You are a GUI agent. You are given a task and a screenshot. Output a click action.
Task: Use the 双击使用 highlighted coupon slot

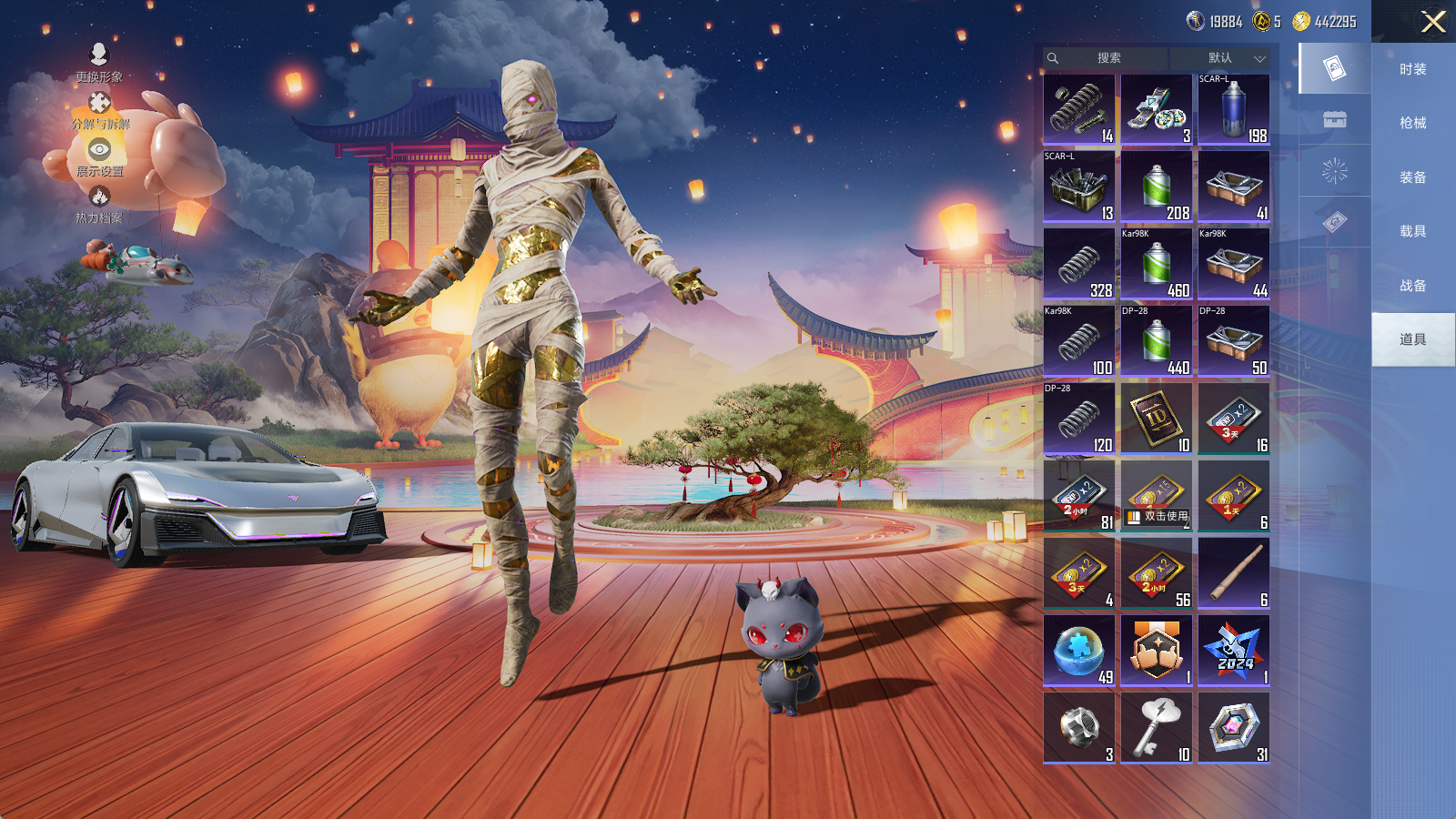1156,496
